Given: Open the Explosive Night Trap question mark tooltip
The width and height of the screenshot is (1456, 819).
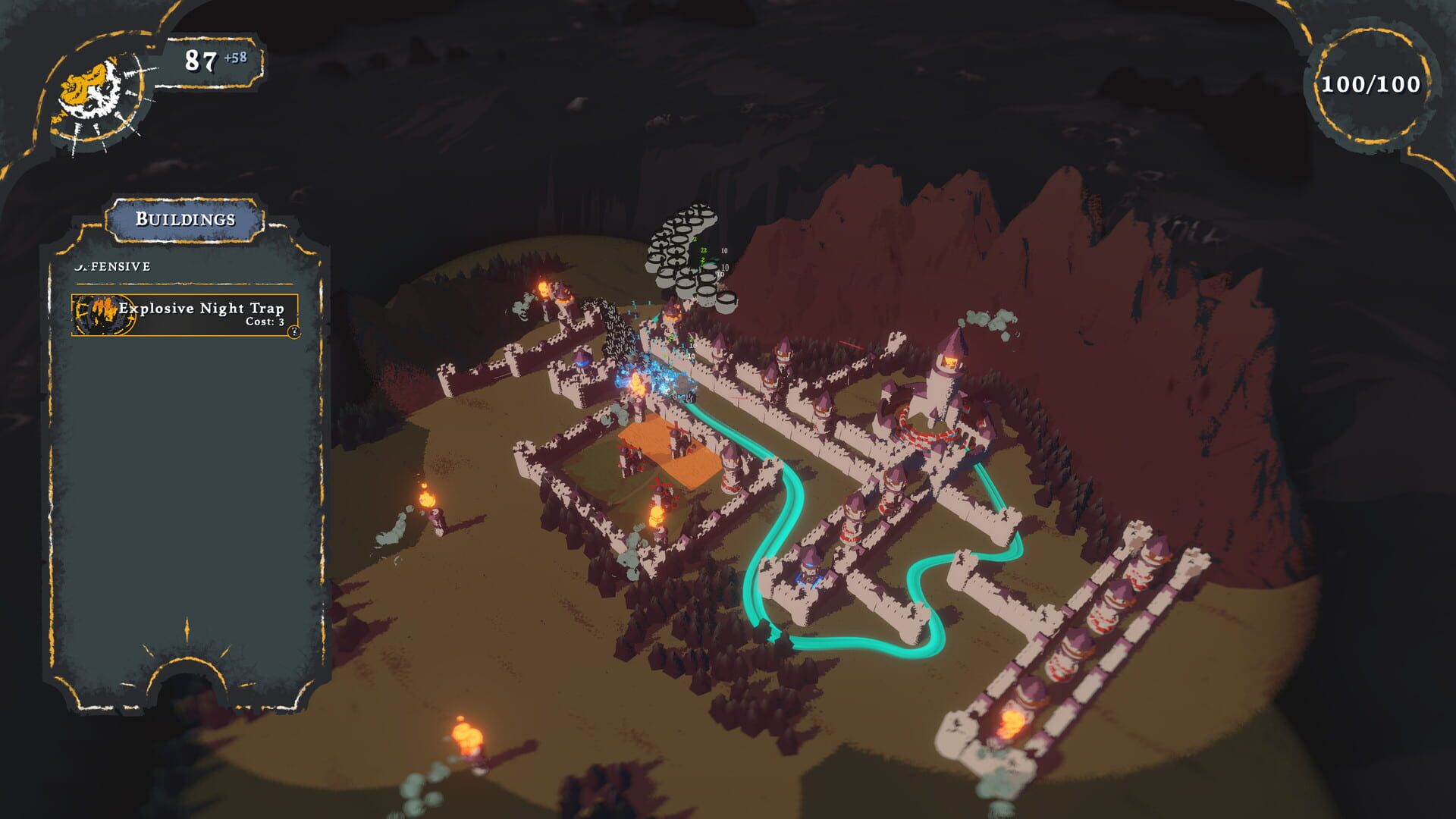Looking at the screenshot, I should pyautogui.click(x=294, y=331).
